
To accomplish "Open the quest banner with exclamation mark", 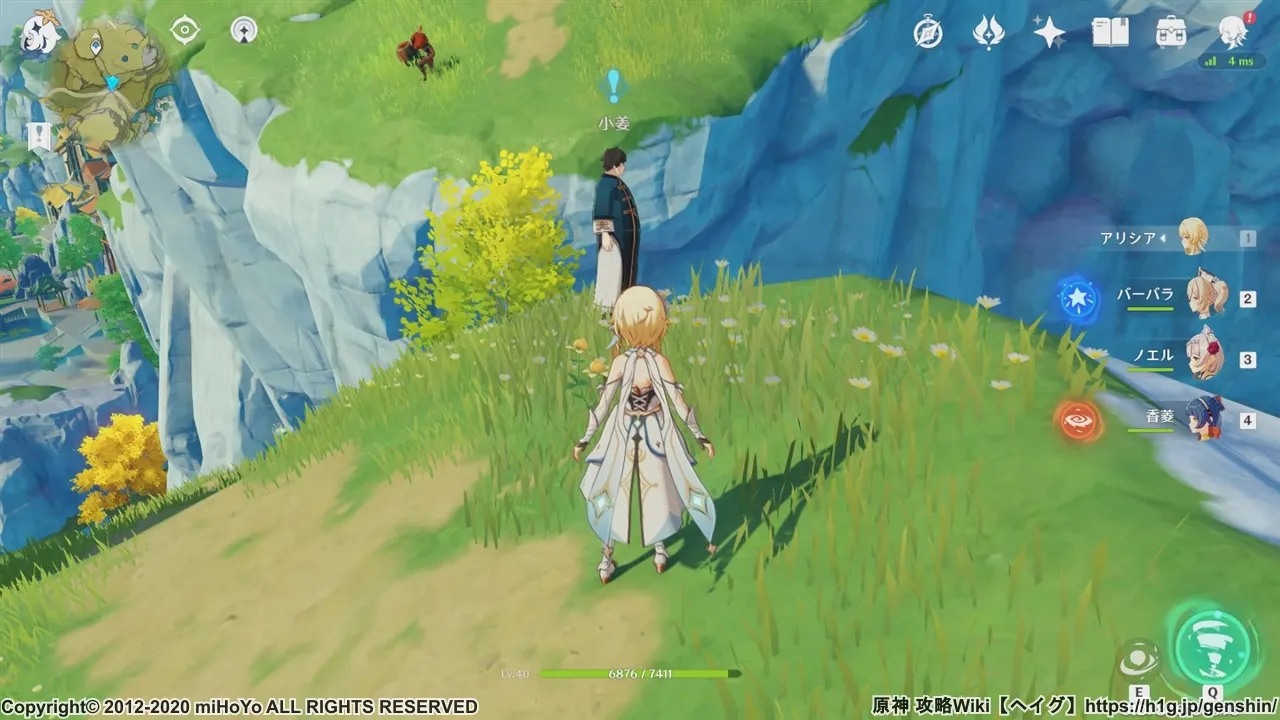I will coord(40,137).
